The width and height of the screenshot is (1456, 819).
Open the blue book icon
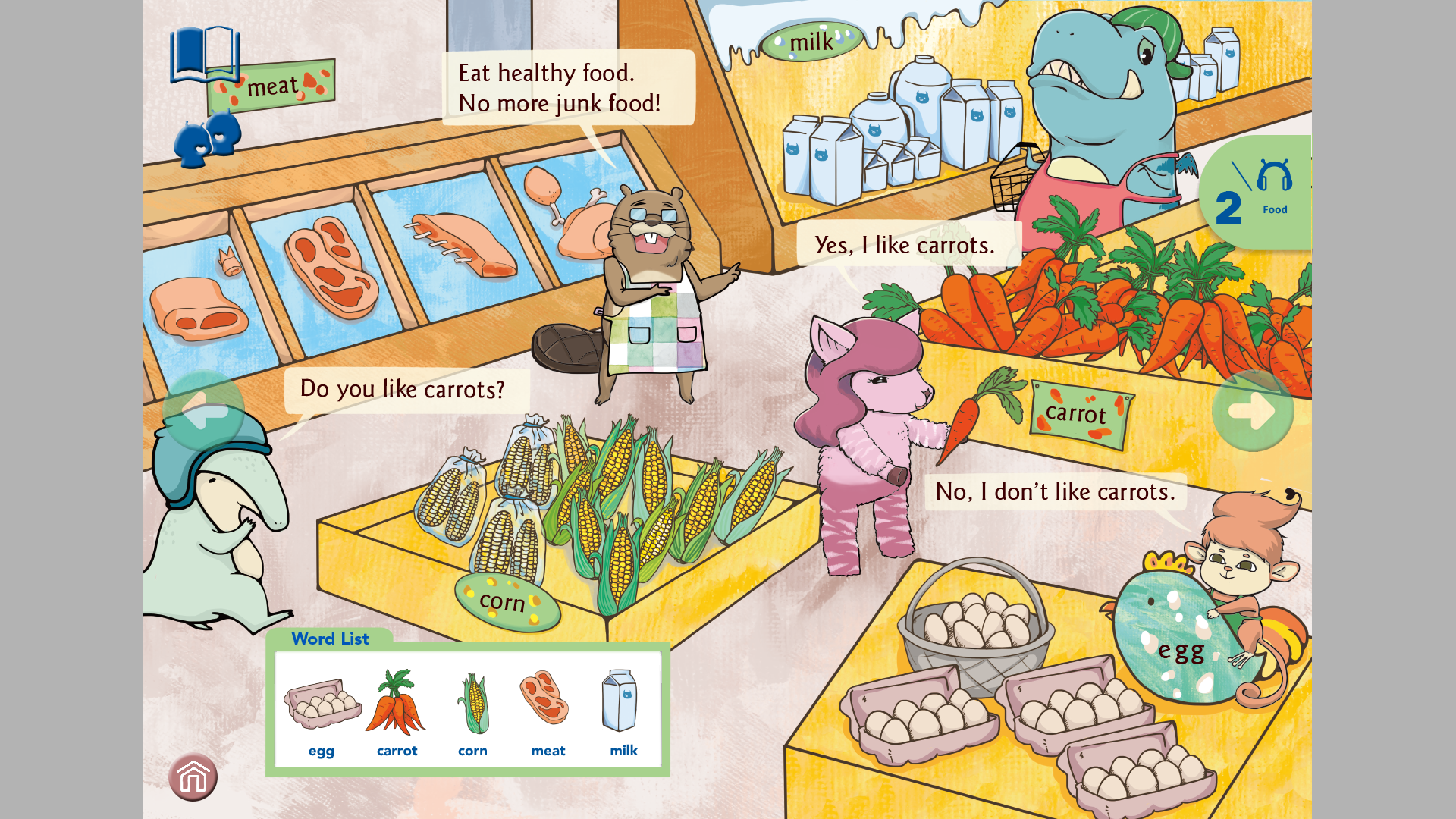[x=204, y=55]
